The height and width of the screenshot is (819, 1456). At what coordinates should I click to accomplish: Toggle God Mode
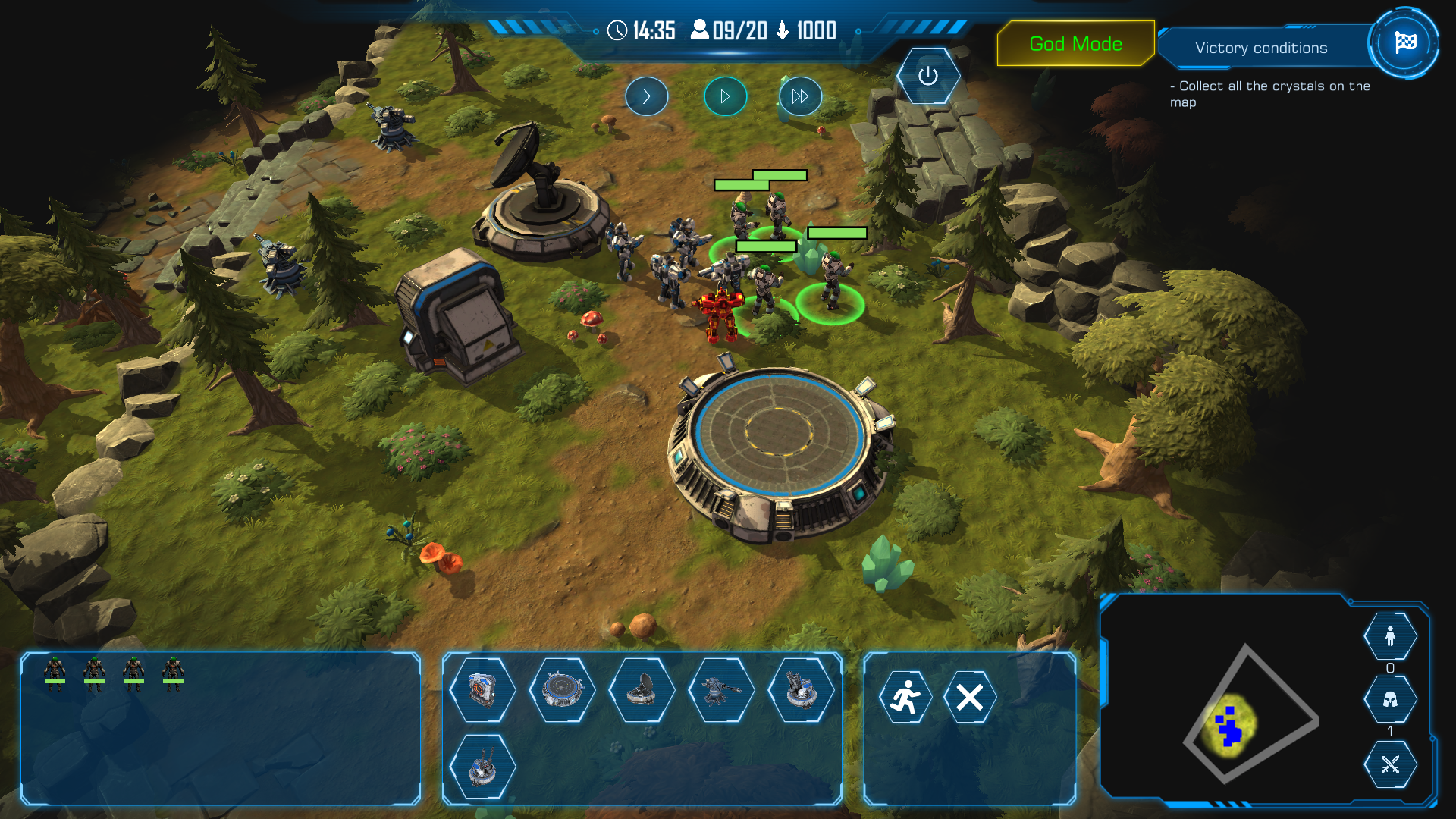pyautogui.click(x=1075, y=44)
